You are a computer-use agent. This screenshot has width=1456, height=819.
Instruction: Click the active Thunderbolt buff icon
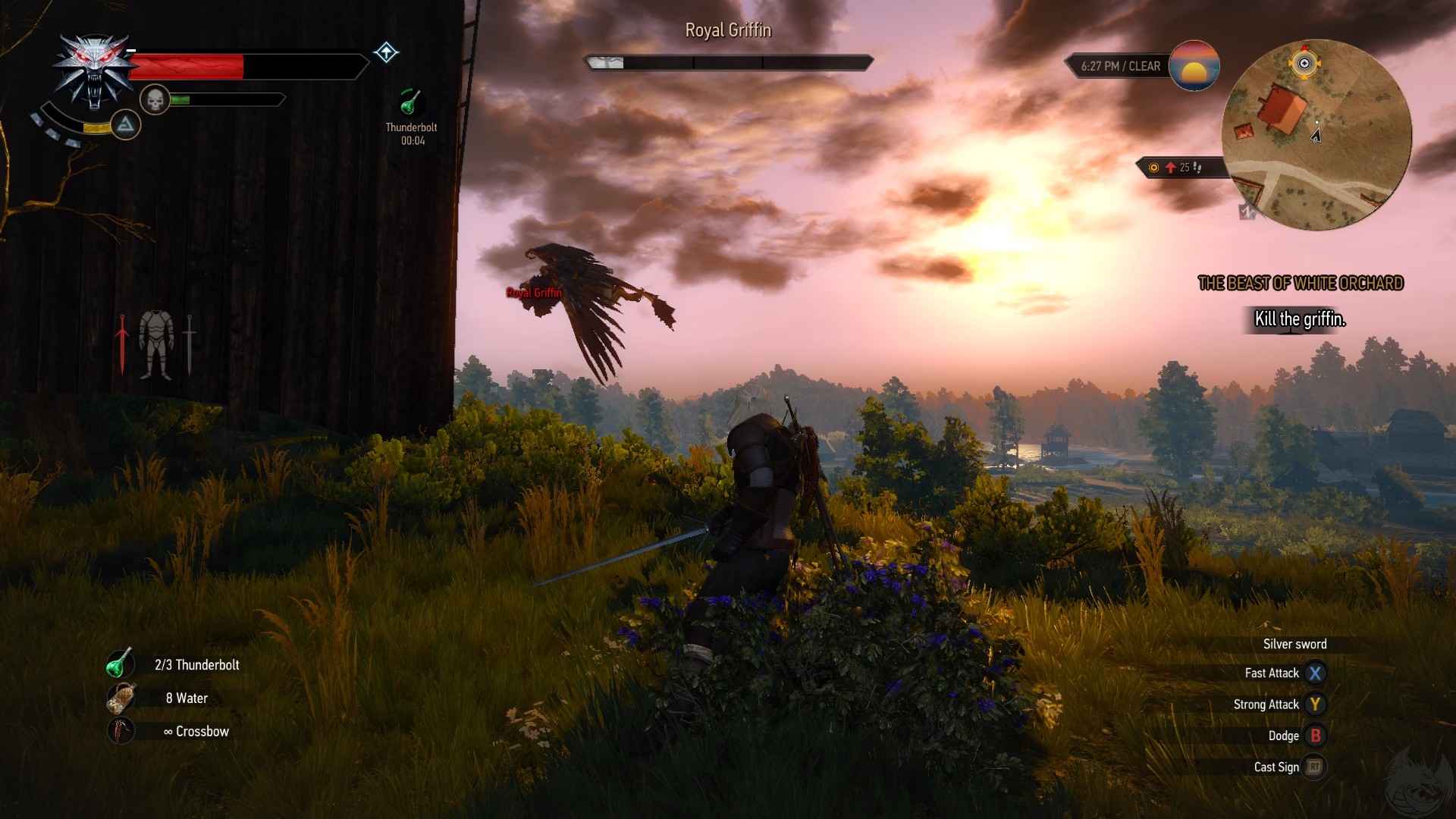(x=411, y=103)
